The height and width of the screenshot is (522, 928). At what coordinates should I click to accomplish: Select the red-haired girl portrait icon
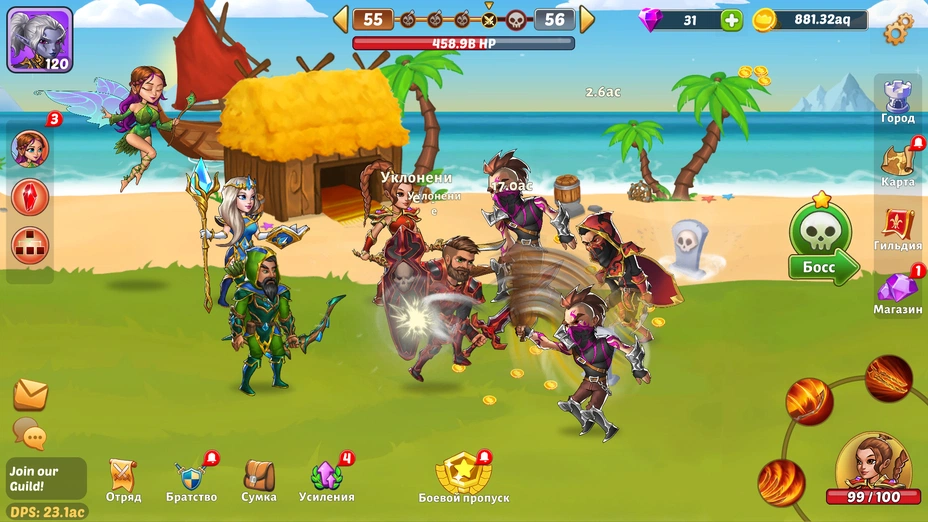(x=30, y=149)
